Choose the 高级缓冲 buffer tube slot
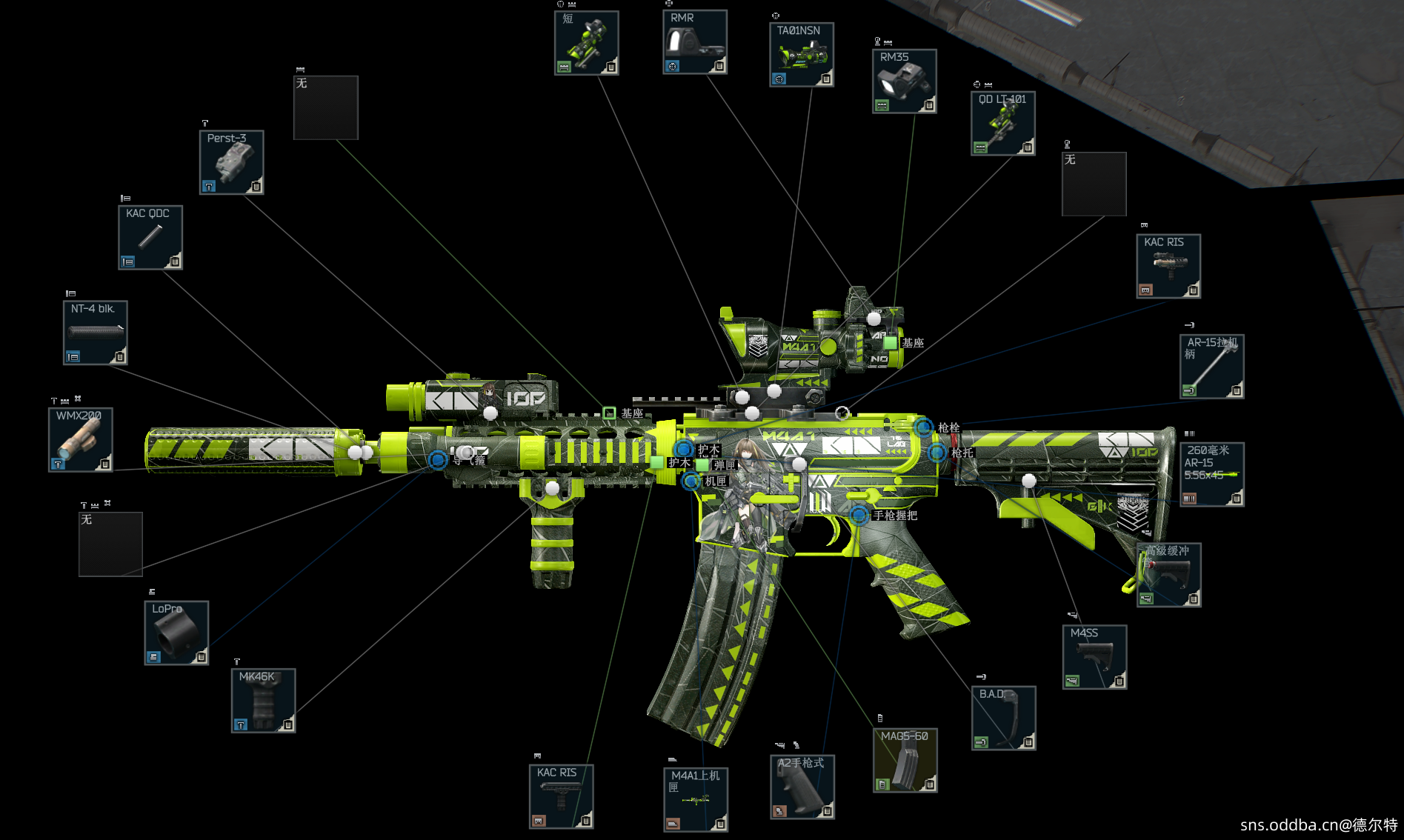 click(x=1168, y=575)
